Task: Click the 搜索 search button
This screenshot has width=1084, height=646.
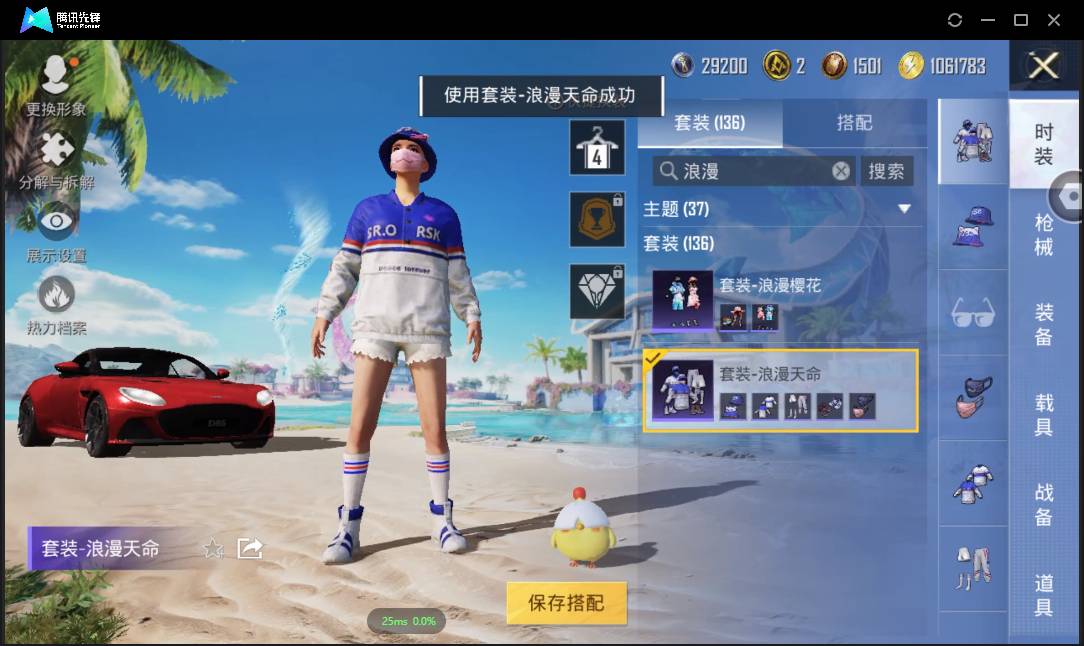Action: 886,171
